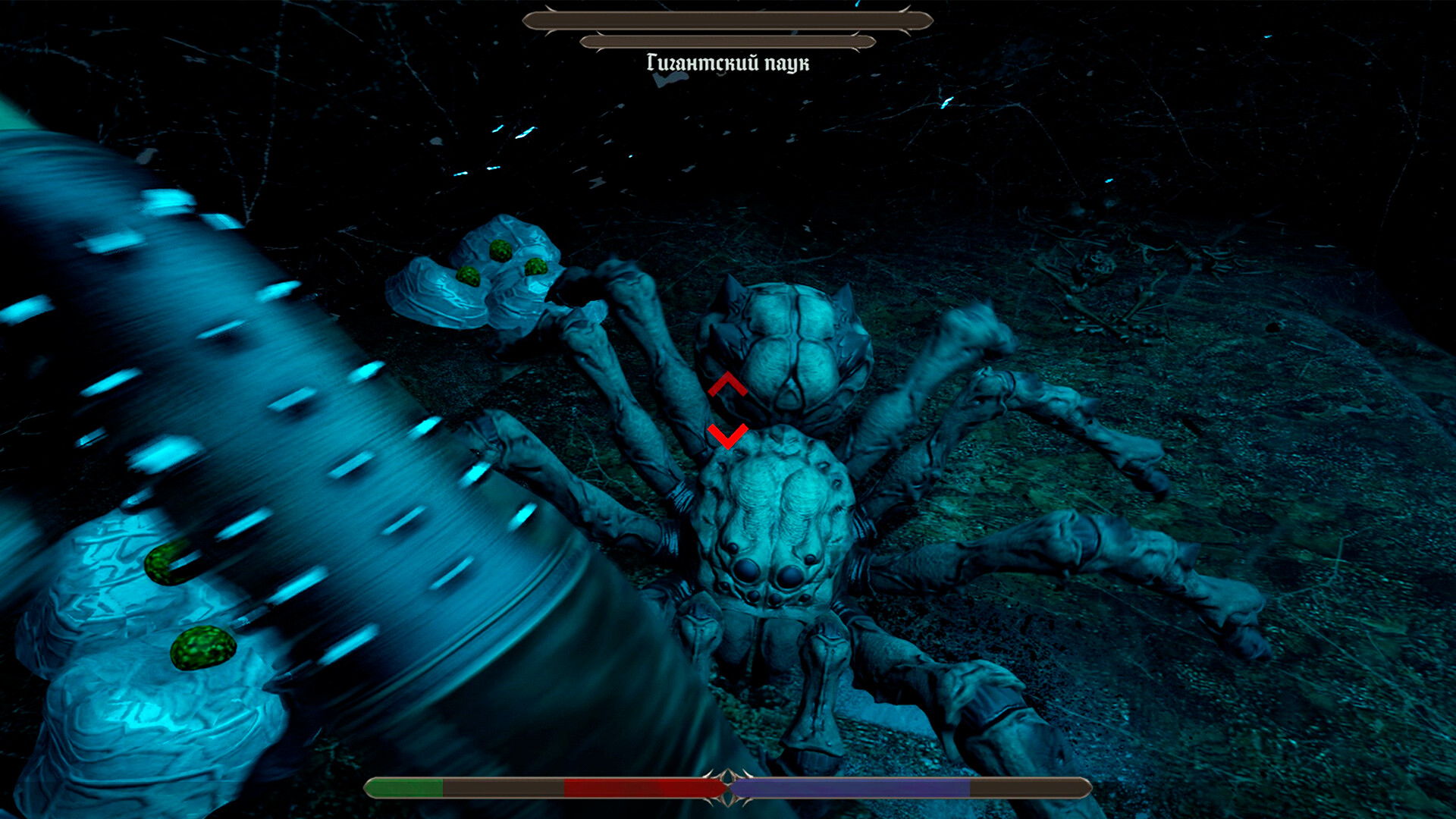Click the green health bar bottom left

tap(406, 789)
